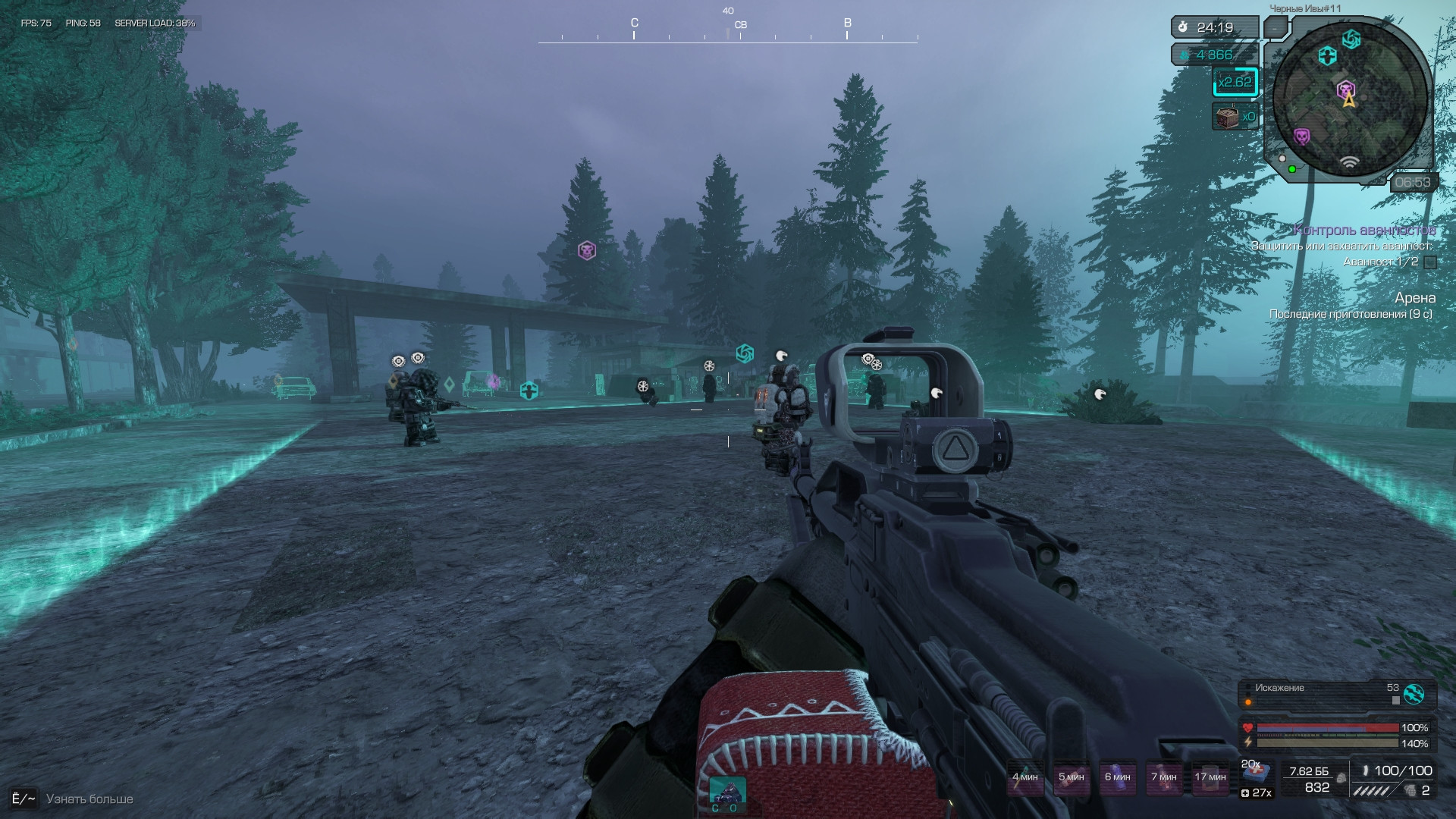The width and height of the screenshot is (1456, 819).
Task: Select the 5 min buff slot
Action: pos(1071,777)
